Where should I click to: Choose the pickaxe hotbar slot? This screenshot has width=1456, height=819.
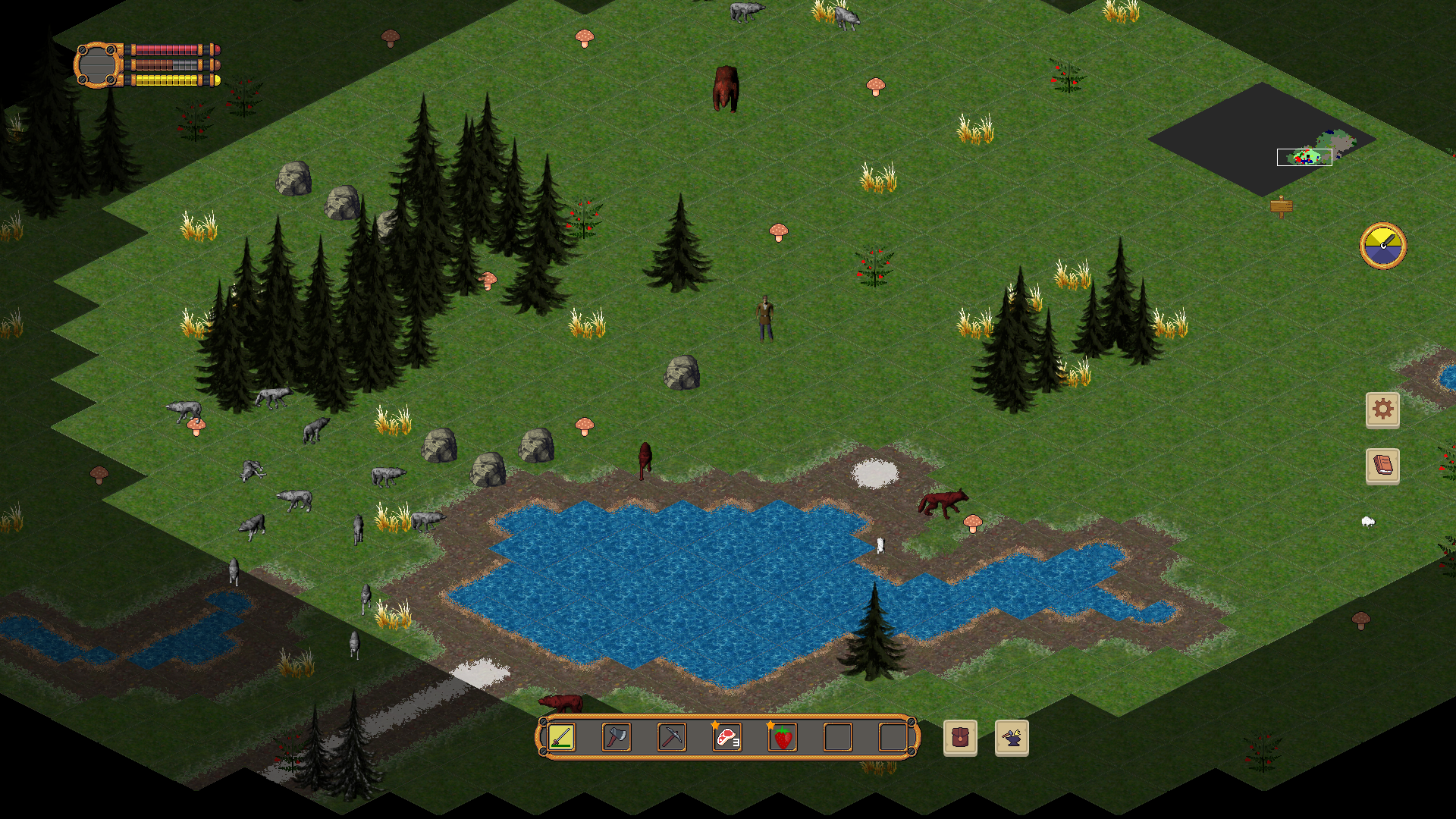point(672,737)
